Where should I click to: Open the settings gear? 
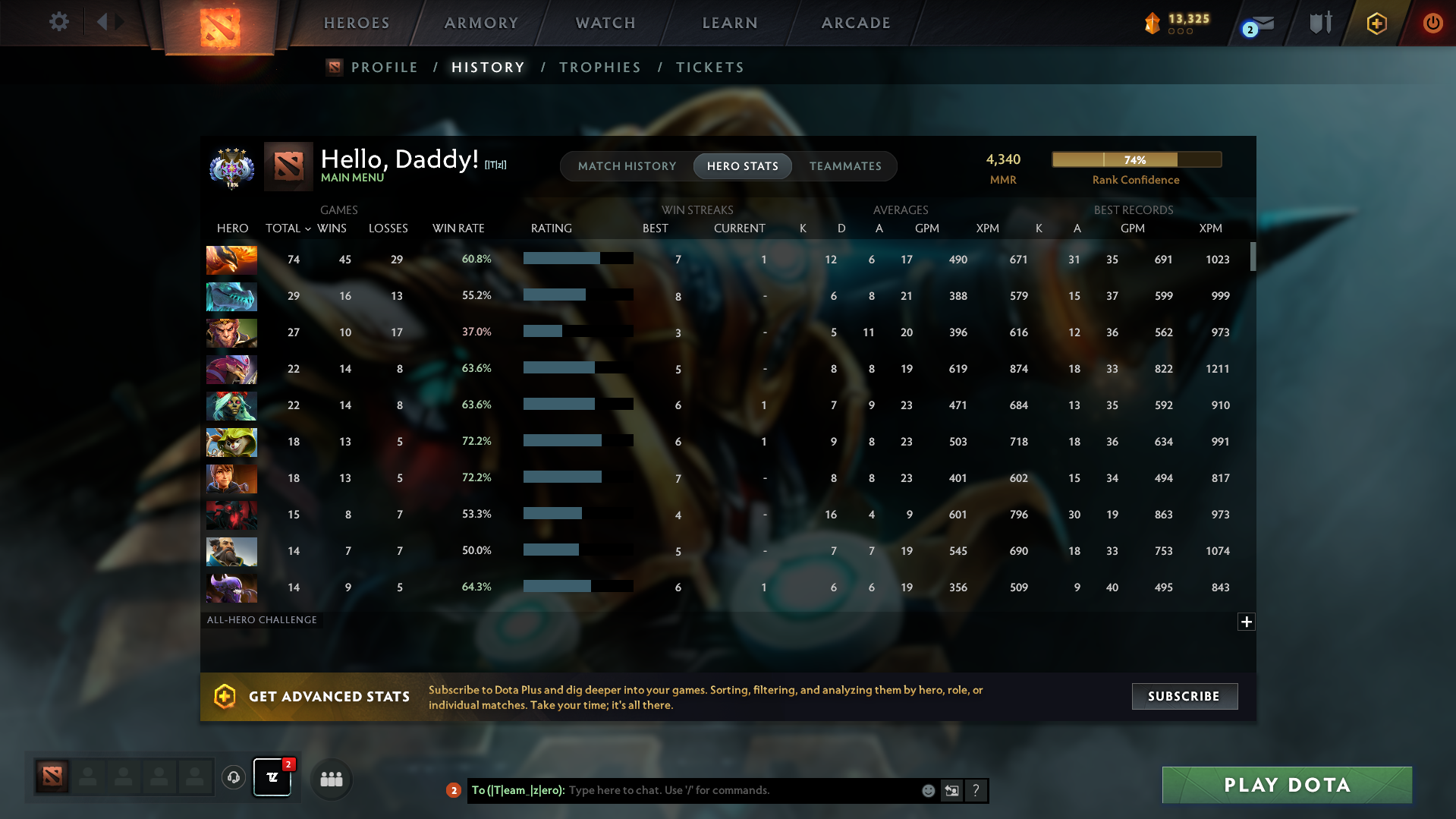tap(59, 22)
